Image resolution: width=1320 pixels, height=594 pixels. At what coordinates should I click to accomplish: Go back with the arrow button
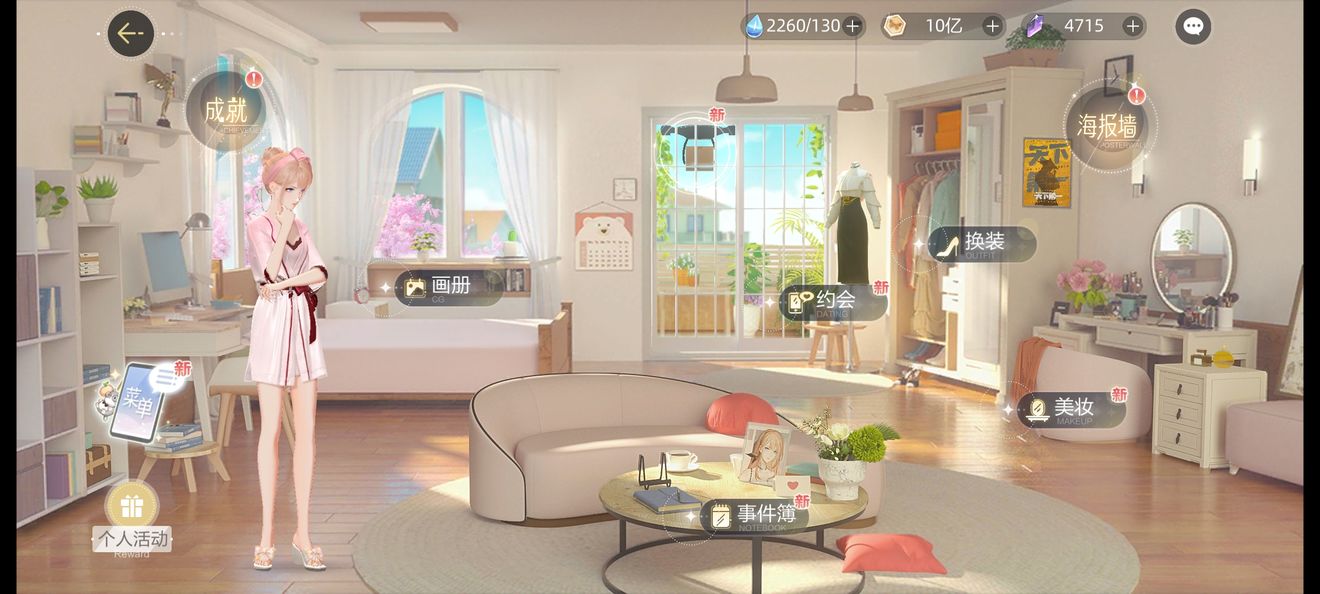(x=130, y=33)
